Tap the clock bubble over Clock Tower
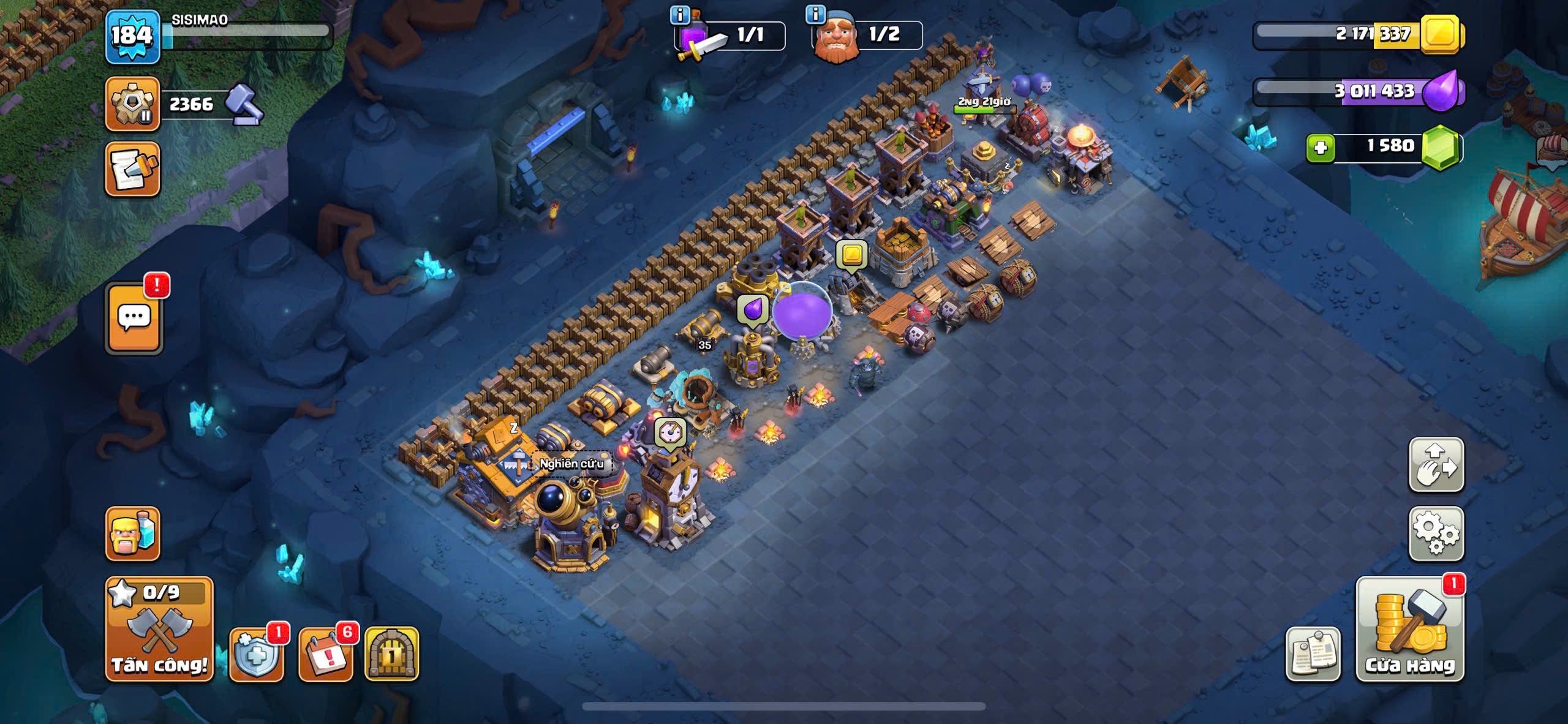Image resolution: width=1568 pixels, height=724 pixels. [x=670, y=432]
